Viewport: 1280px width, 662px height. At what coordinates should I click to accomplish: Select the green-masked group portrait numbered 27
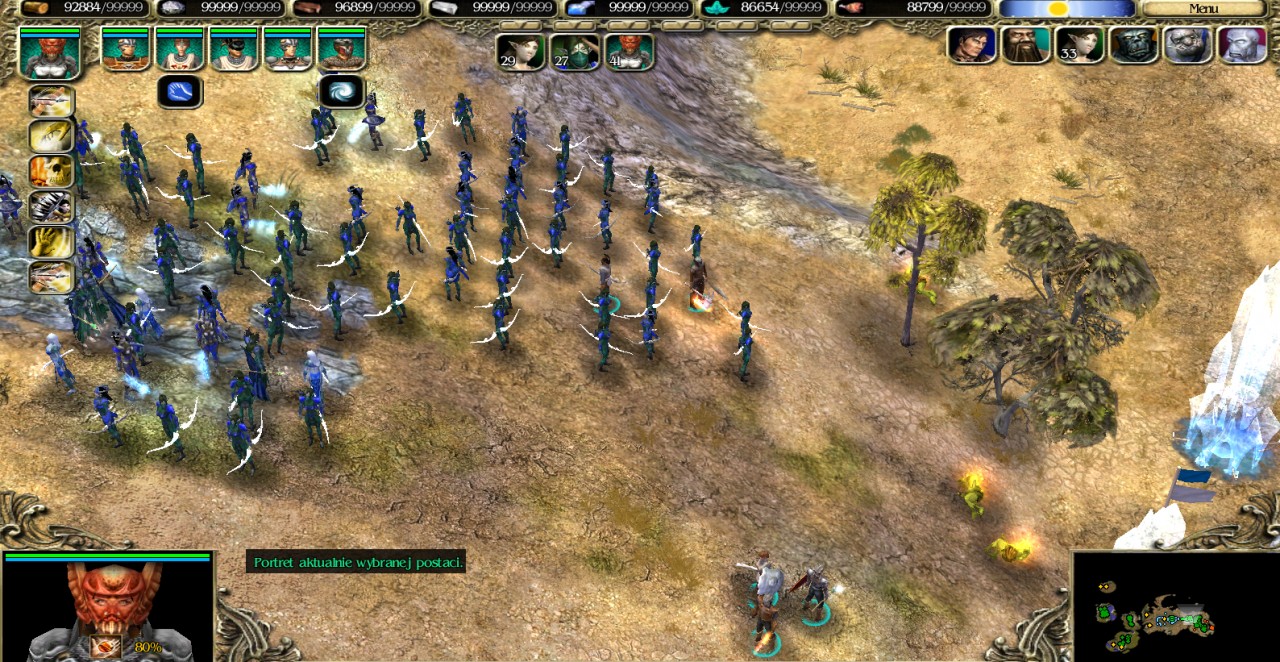coord(575,52)
